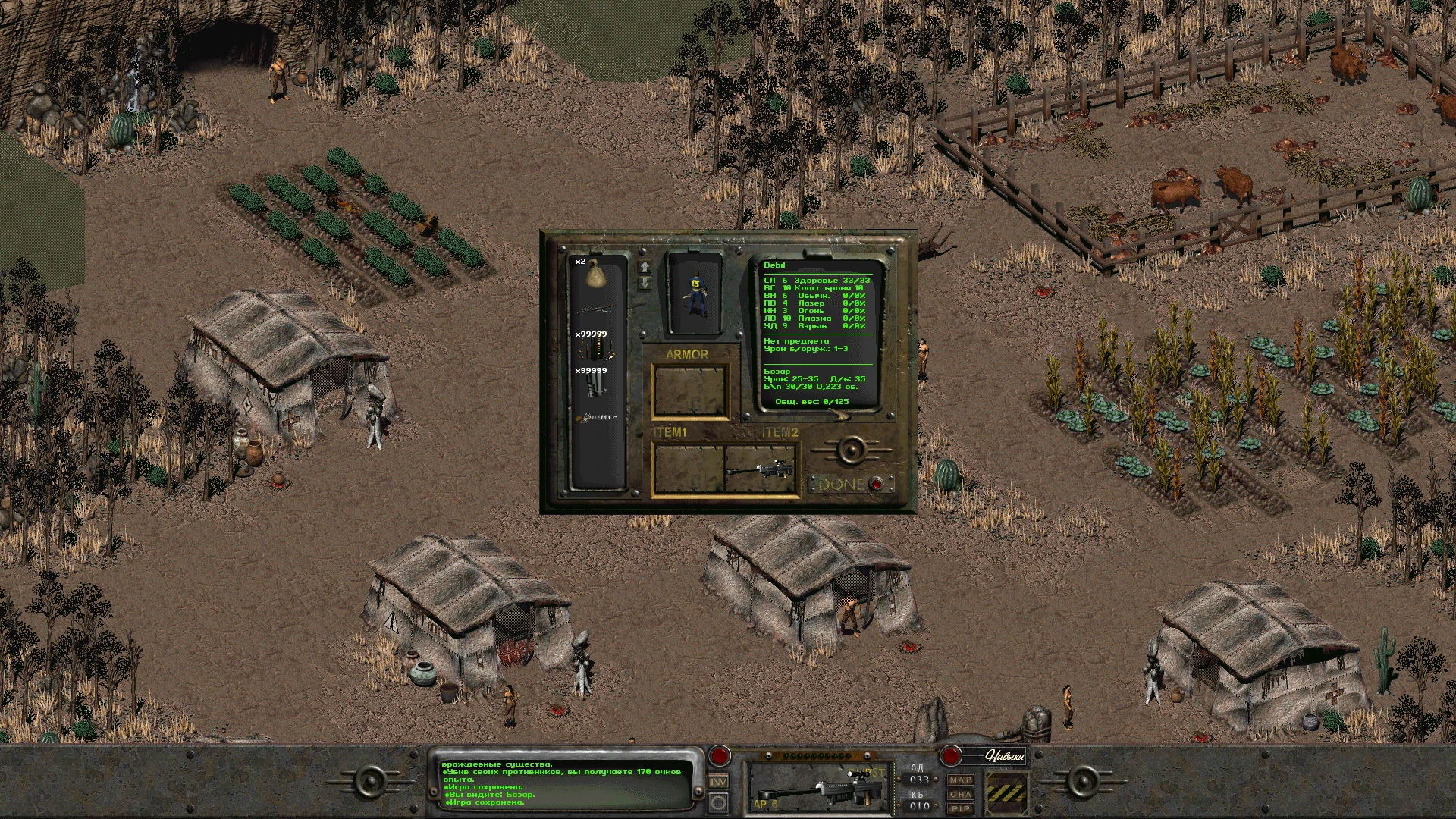Click the rifle at top of inventory list

[597, 308]
